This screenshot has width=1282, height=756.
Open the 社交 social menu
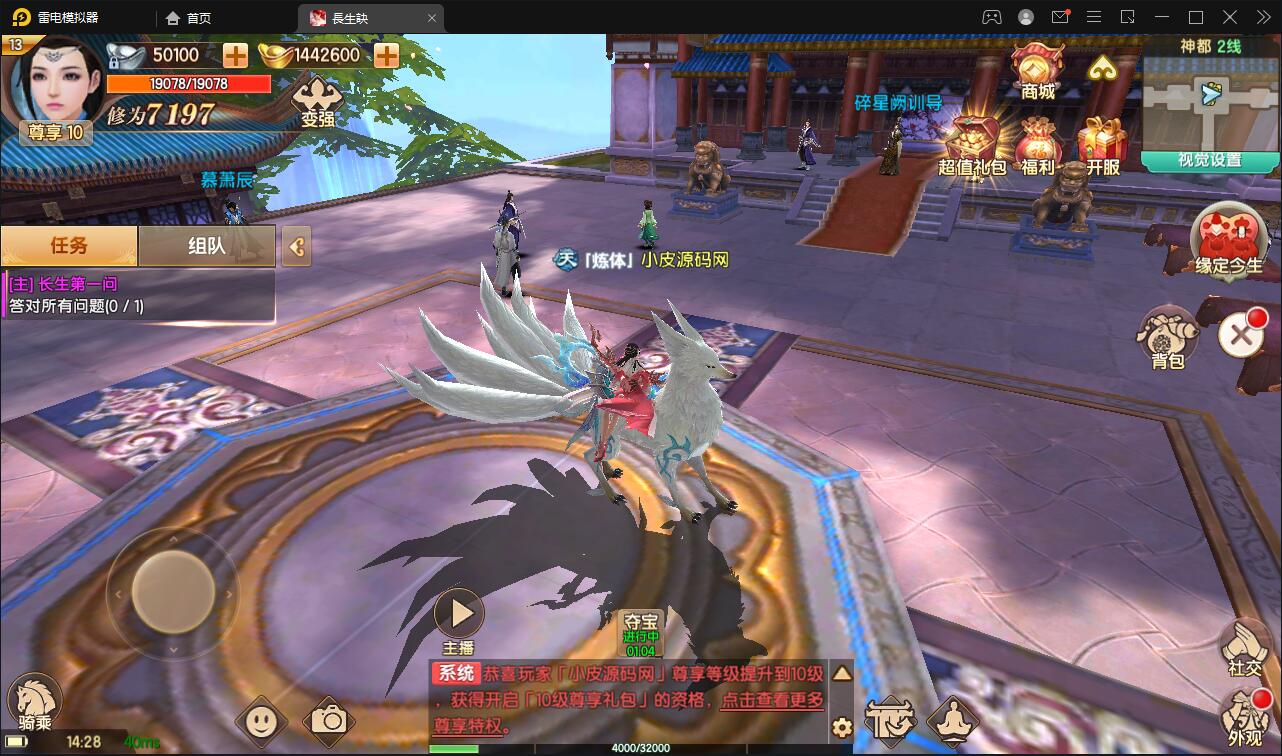coord(1244,649)
